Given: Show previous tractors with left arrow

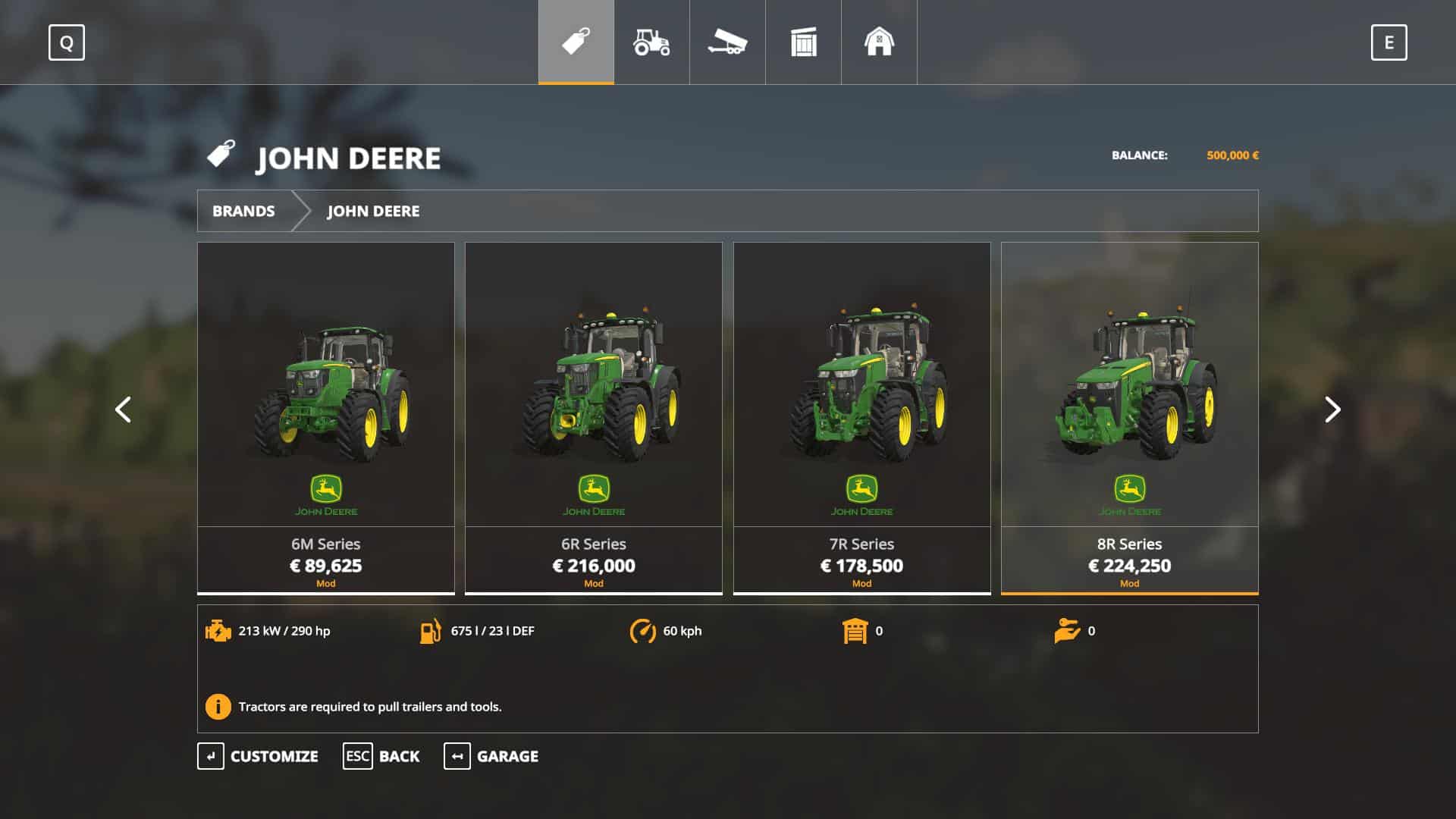Looking at the screenshot, I should point(123,409).
